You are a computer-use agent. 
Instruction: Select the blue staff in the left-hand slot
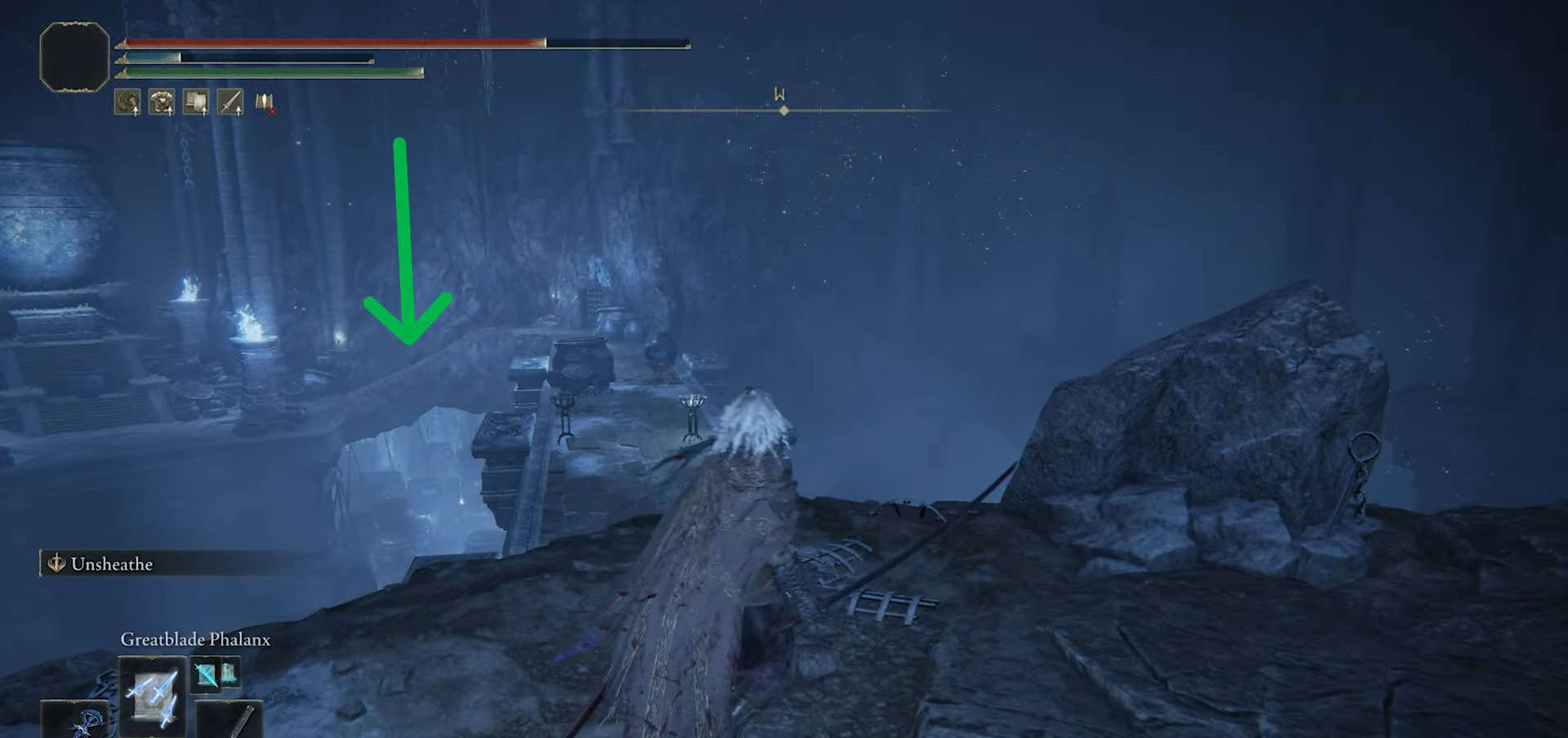(x=78, y=720)
